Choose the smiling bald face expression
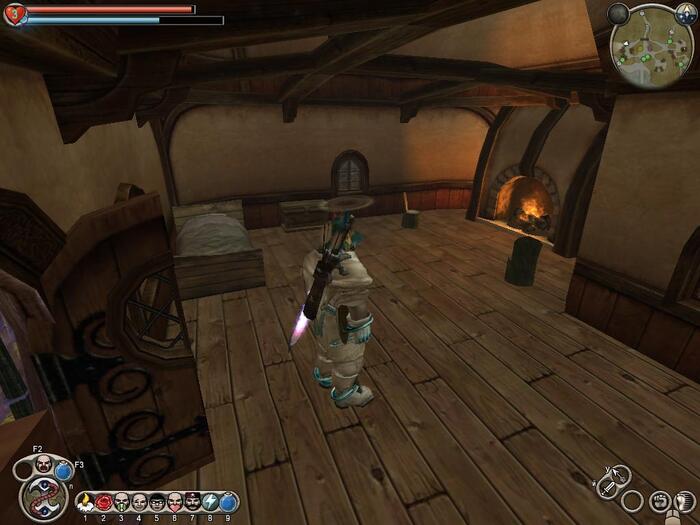This screenshot has height=525, width=700. (139, 502)
